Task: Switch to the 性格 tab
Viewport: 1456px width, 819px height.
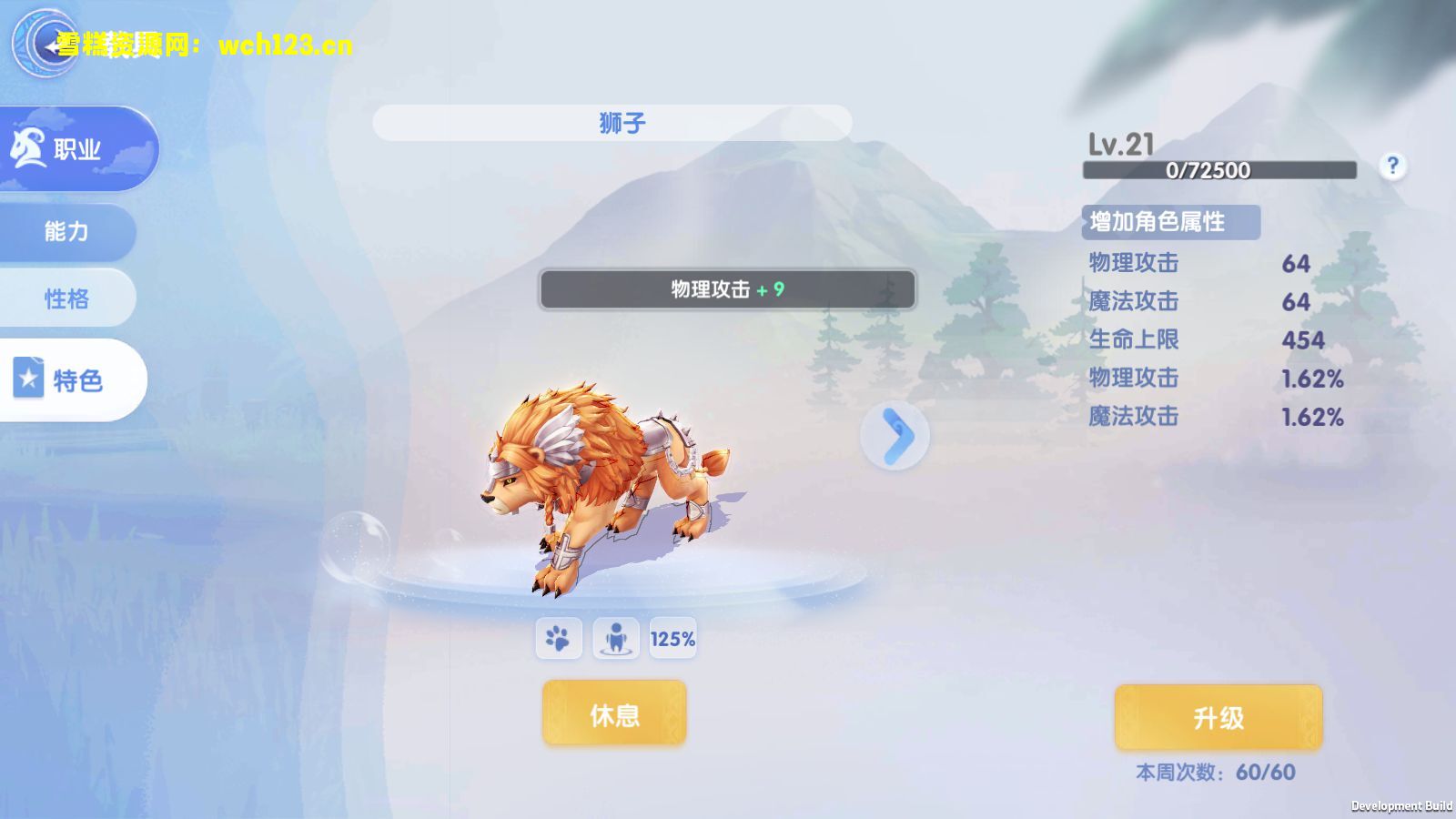Action: click(x=66, y=298)
